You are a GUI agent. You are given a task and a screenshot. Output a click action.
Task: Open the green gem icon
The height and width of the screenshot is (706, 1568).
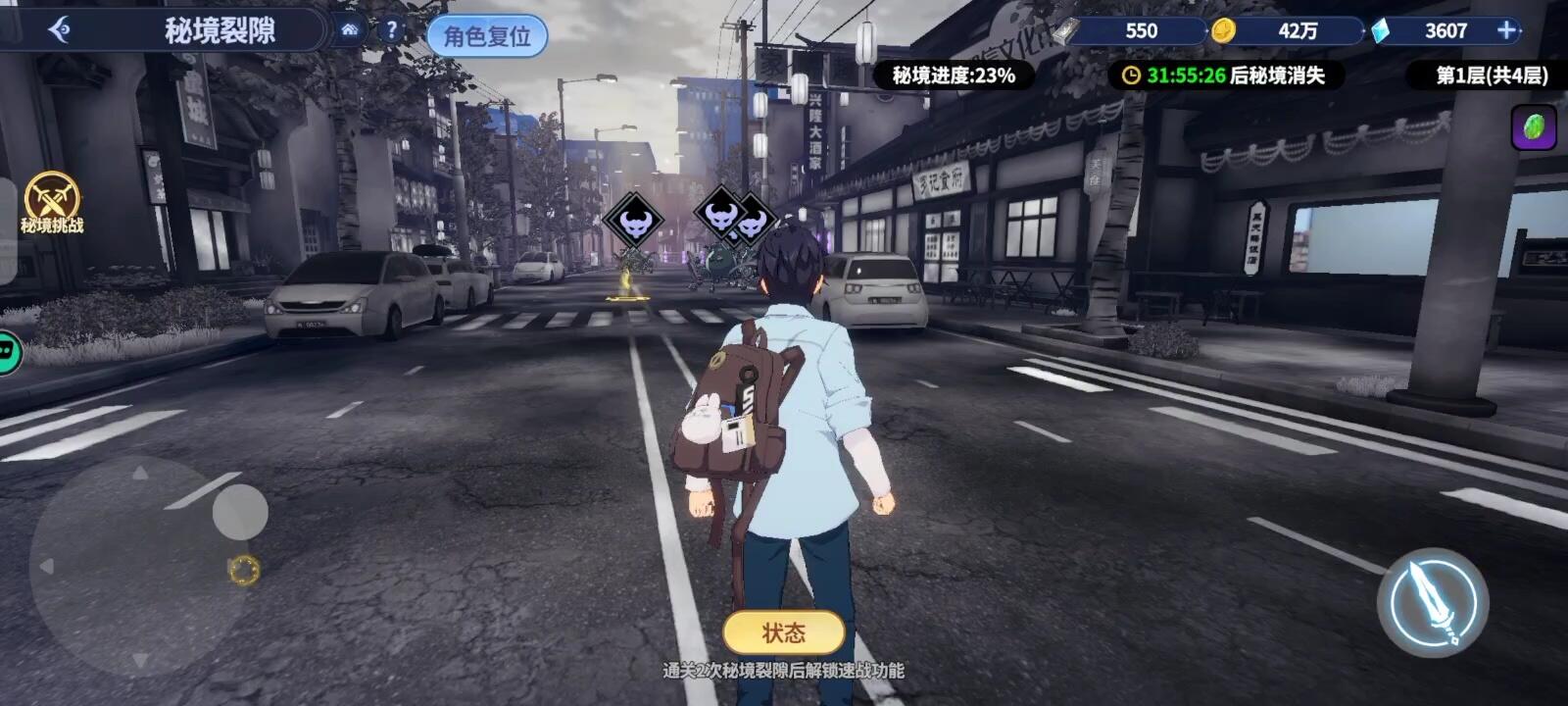[x=1534, y=127]
